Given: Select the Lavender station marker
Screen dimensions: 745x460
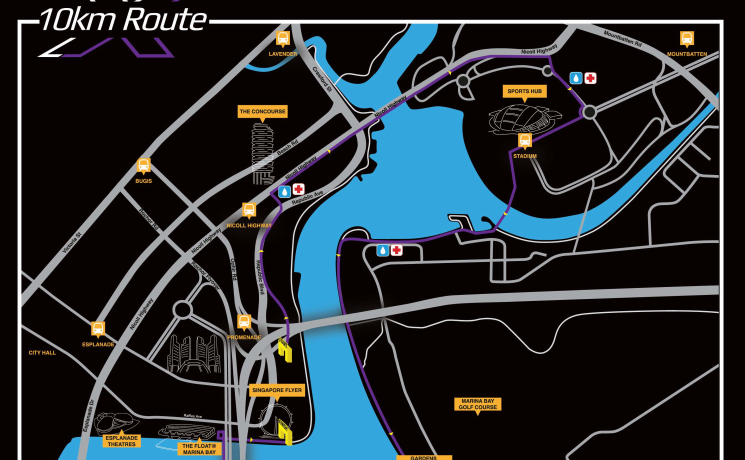Looking at the screenshot, I should [x=283, y=39].
